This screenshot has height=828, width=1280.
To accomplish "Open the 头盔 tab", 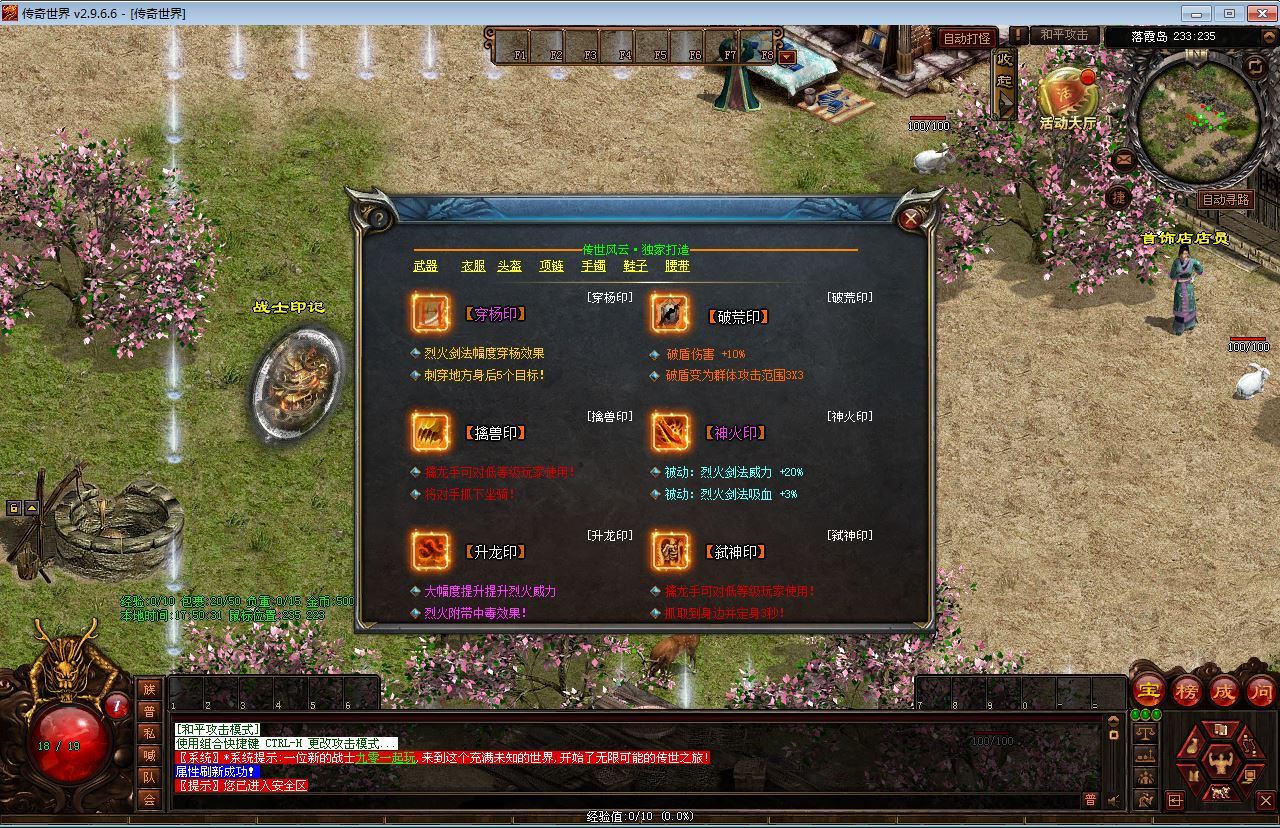I will [x=509, y=266].
